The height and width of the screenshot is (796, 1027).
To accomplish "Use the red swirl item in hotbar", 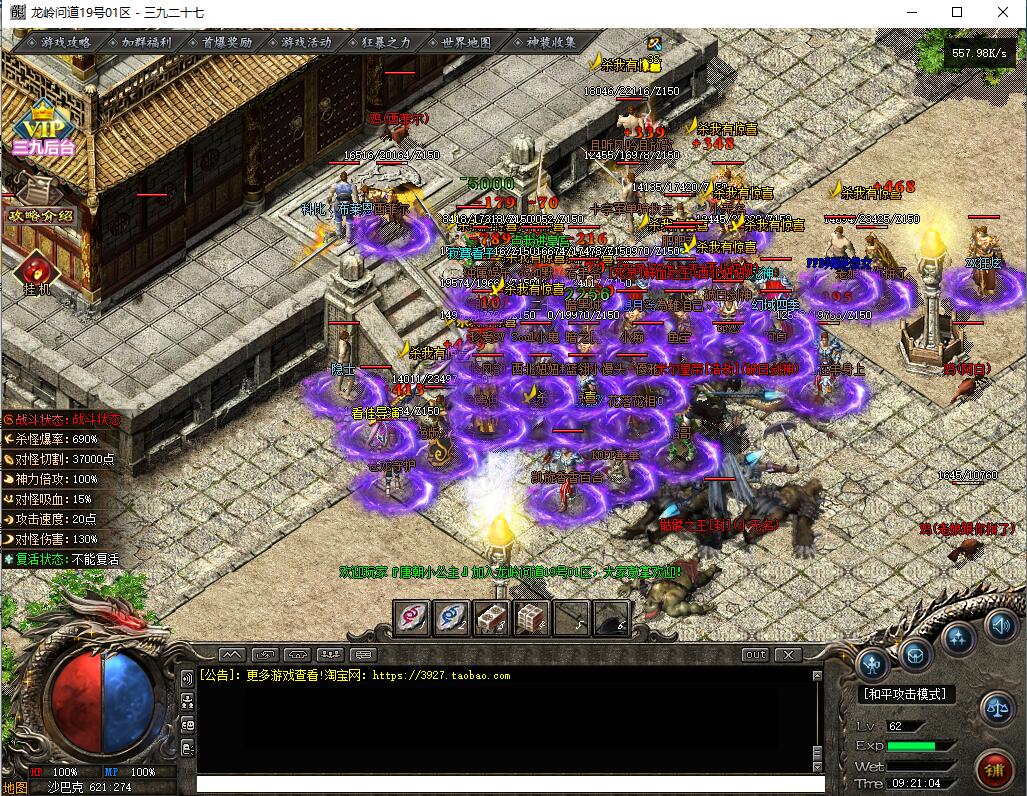I will (412, 618).
